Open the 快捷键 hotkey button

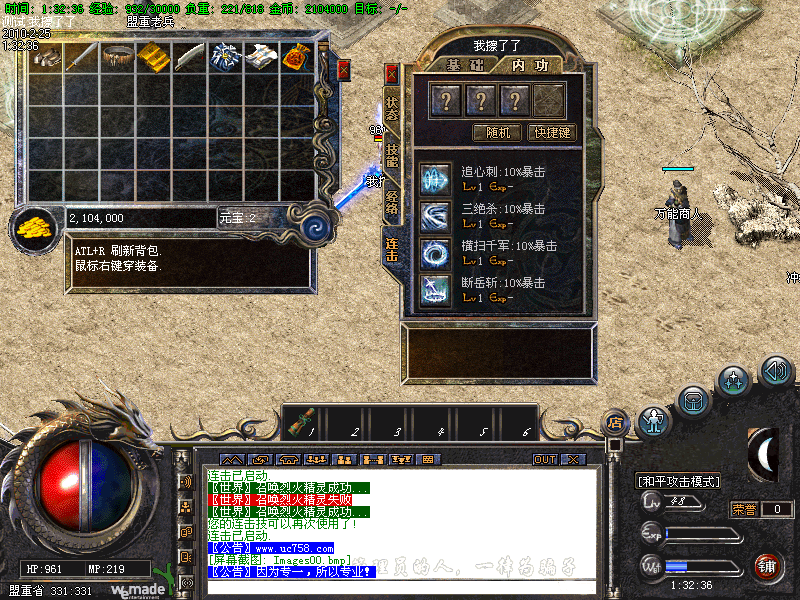coord(551,132)
